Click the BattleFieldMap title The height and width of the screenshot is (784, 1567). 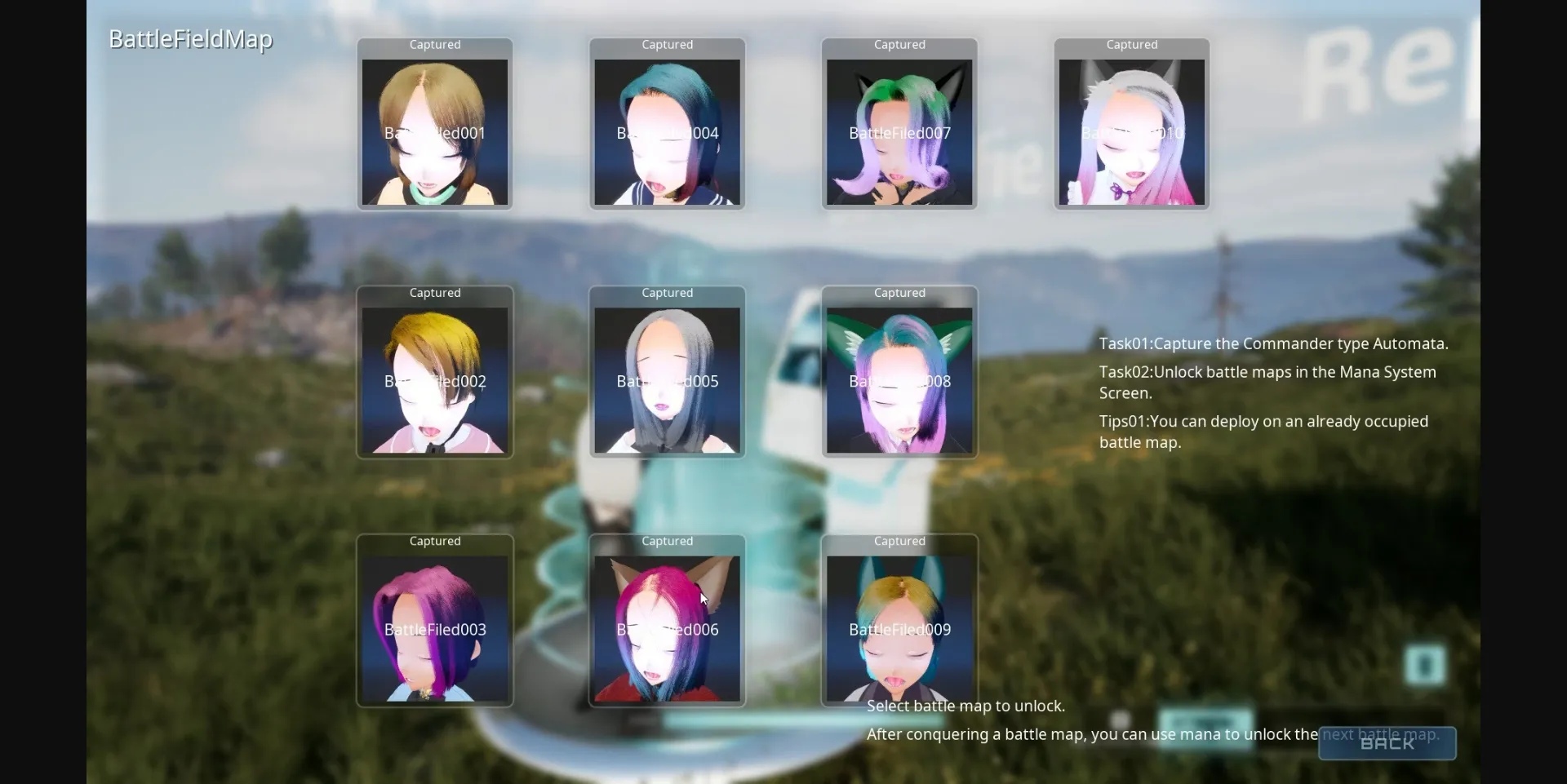tap(189, 38)
